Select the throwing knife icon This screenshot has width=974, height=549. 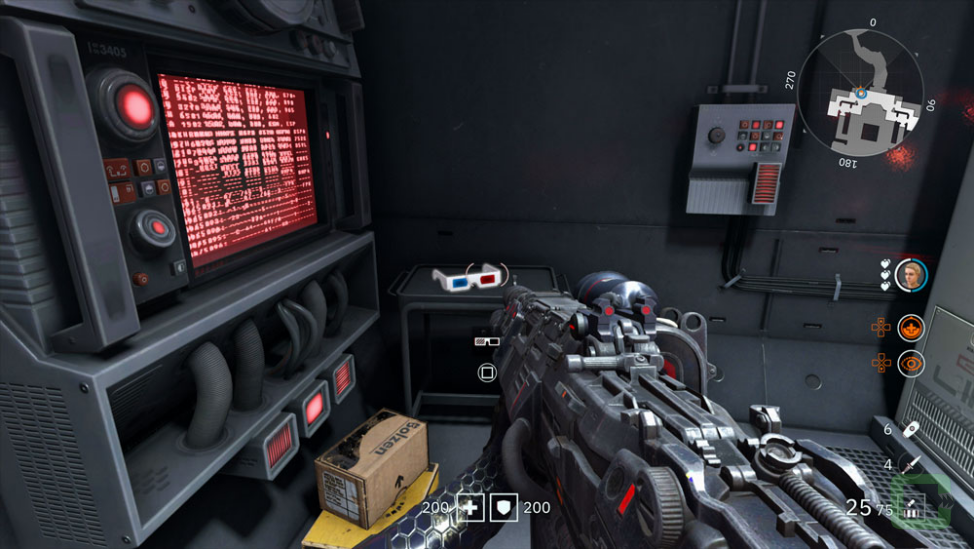(x=911, y=464)
